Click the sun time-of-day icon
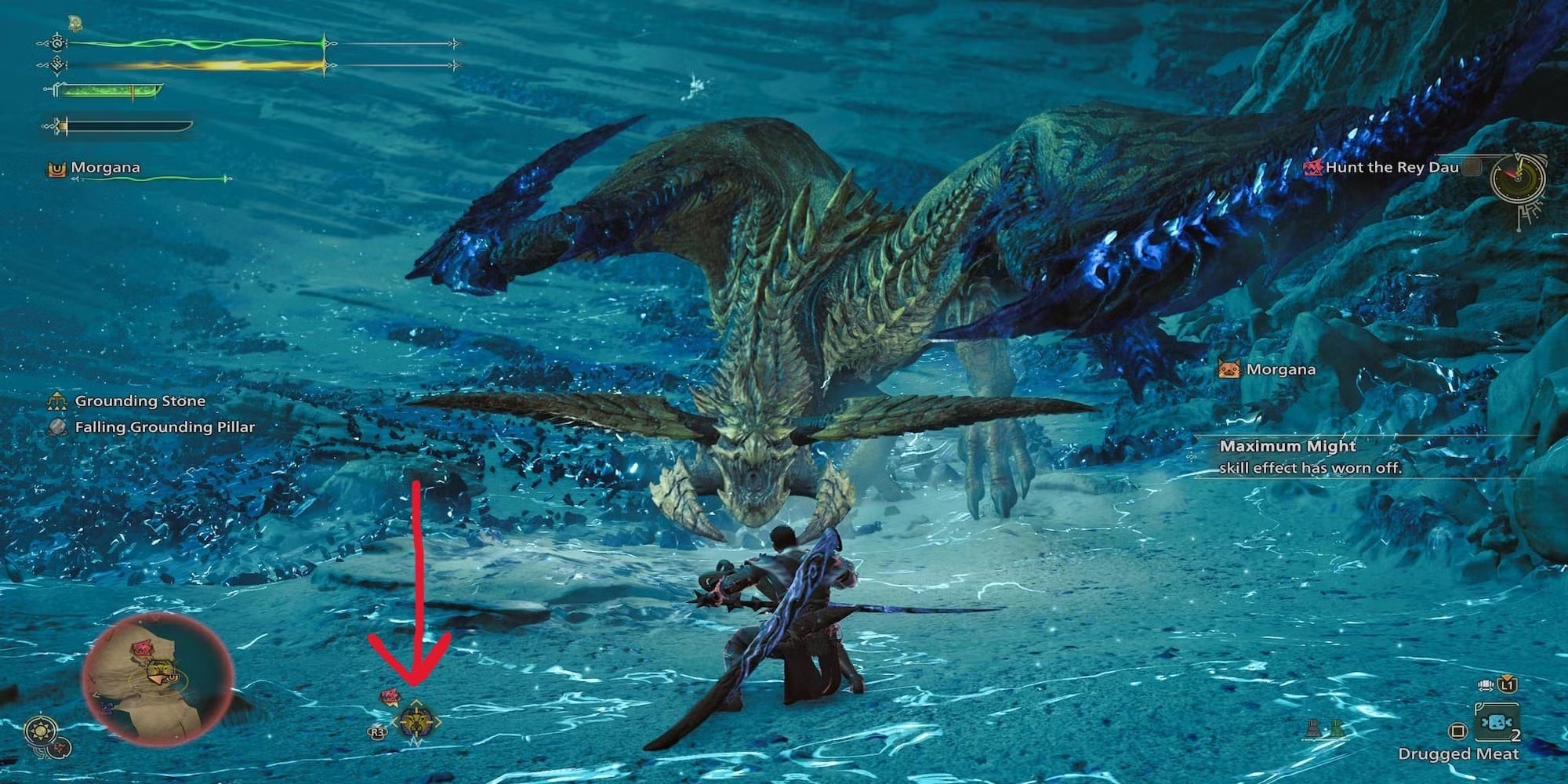The image size is (1568, 784). click(x=38, y=731)
